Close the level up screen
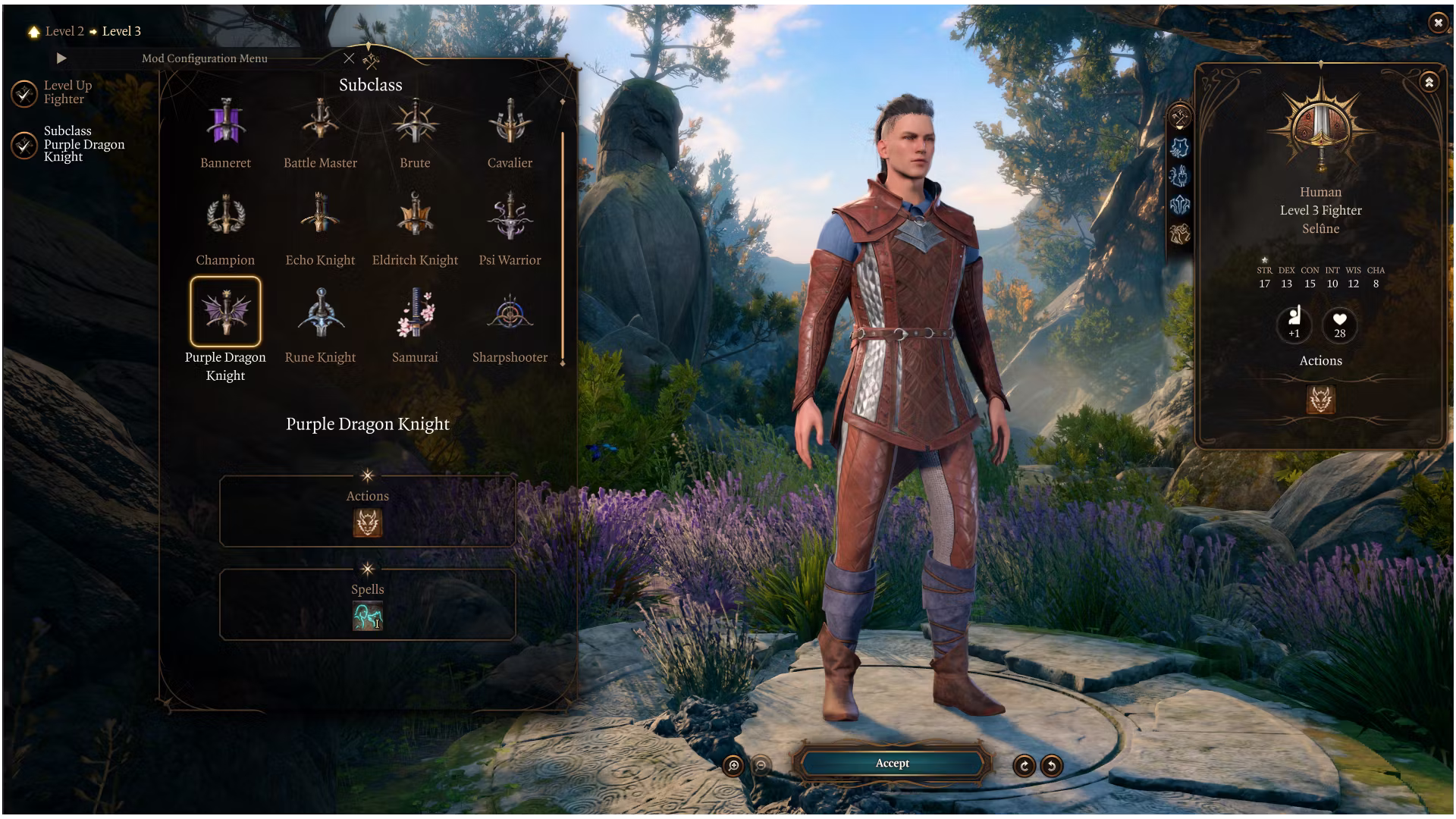Viewport: 1456px width, 819px height. [1438, 23]
